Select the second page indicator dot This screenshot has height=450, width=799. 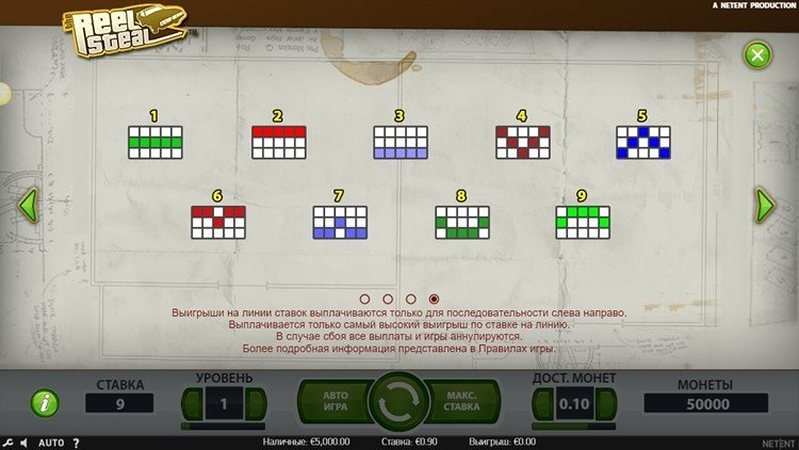tap(387, 299)
